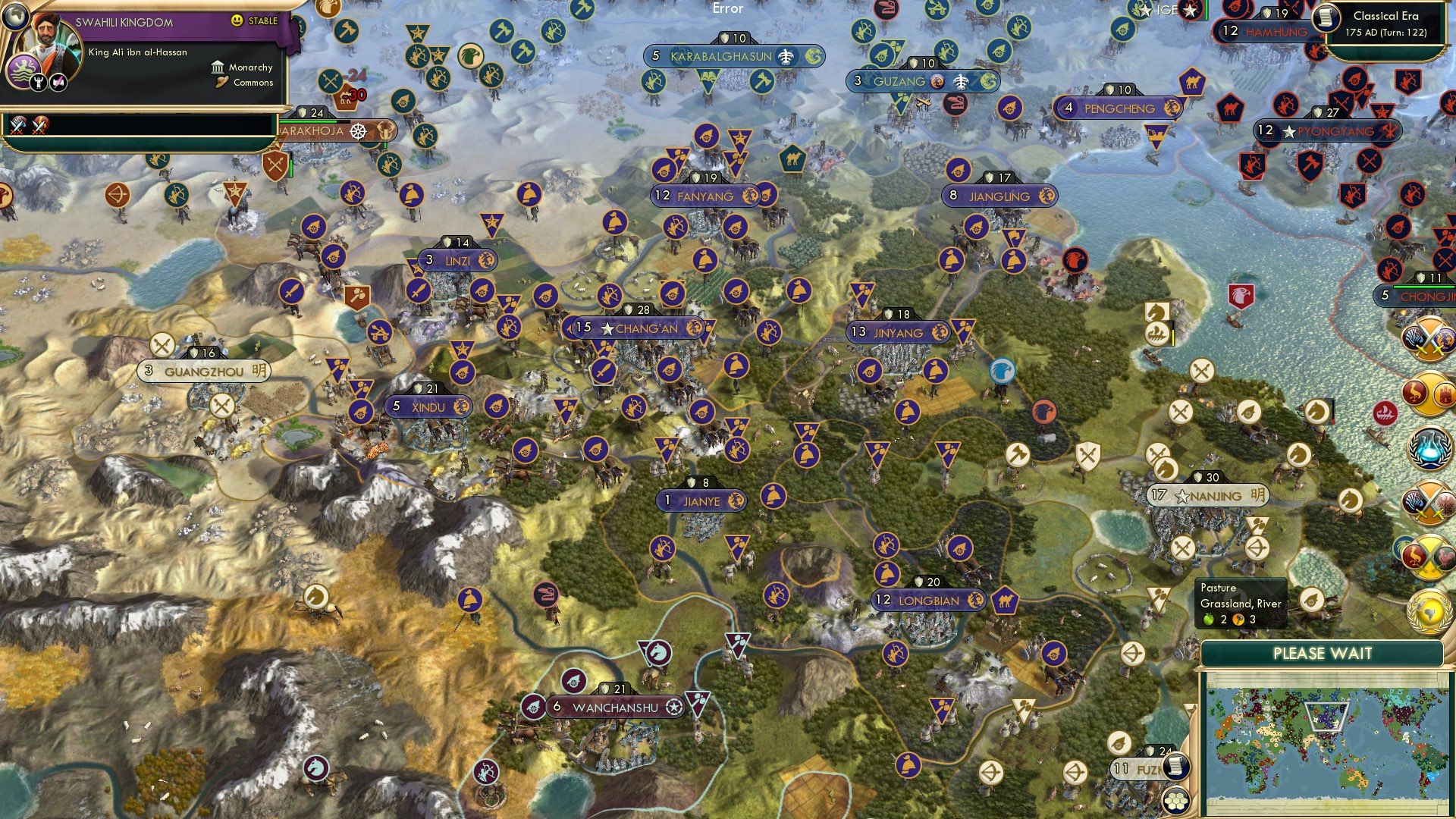The height and width of the screenshot is (819, 1456).
Task: Expand the Chang'an capital city banner
Action: [635, 328]
